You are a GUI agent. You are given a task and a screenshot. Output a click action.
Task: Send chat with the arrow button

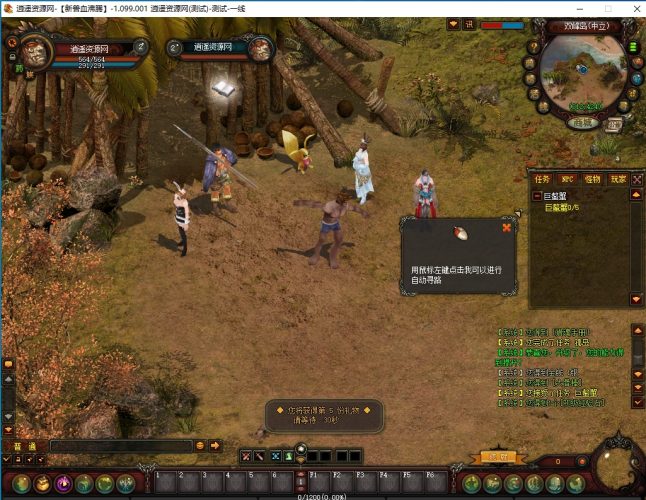215,445
